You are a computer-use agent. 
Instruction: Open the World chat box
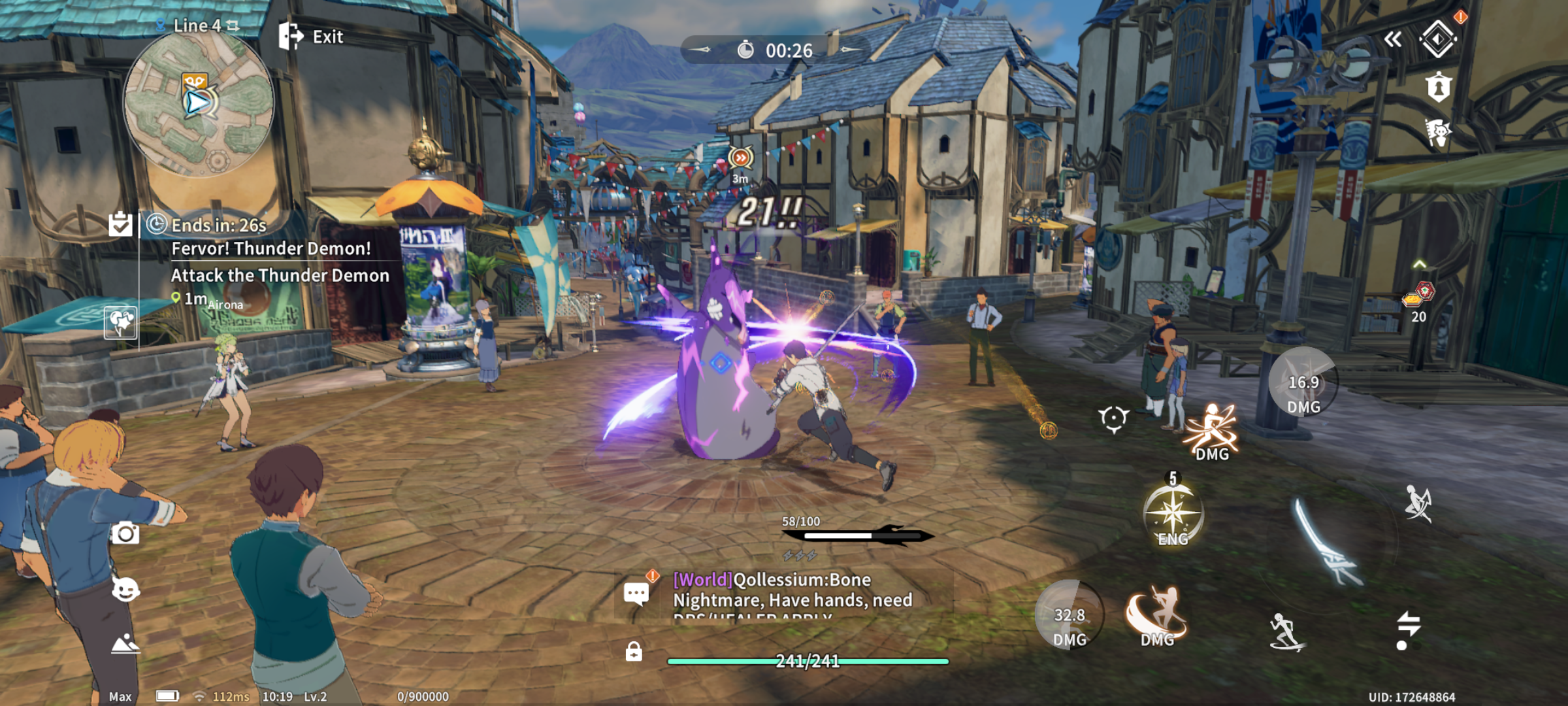784,595
